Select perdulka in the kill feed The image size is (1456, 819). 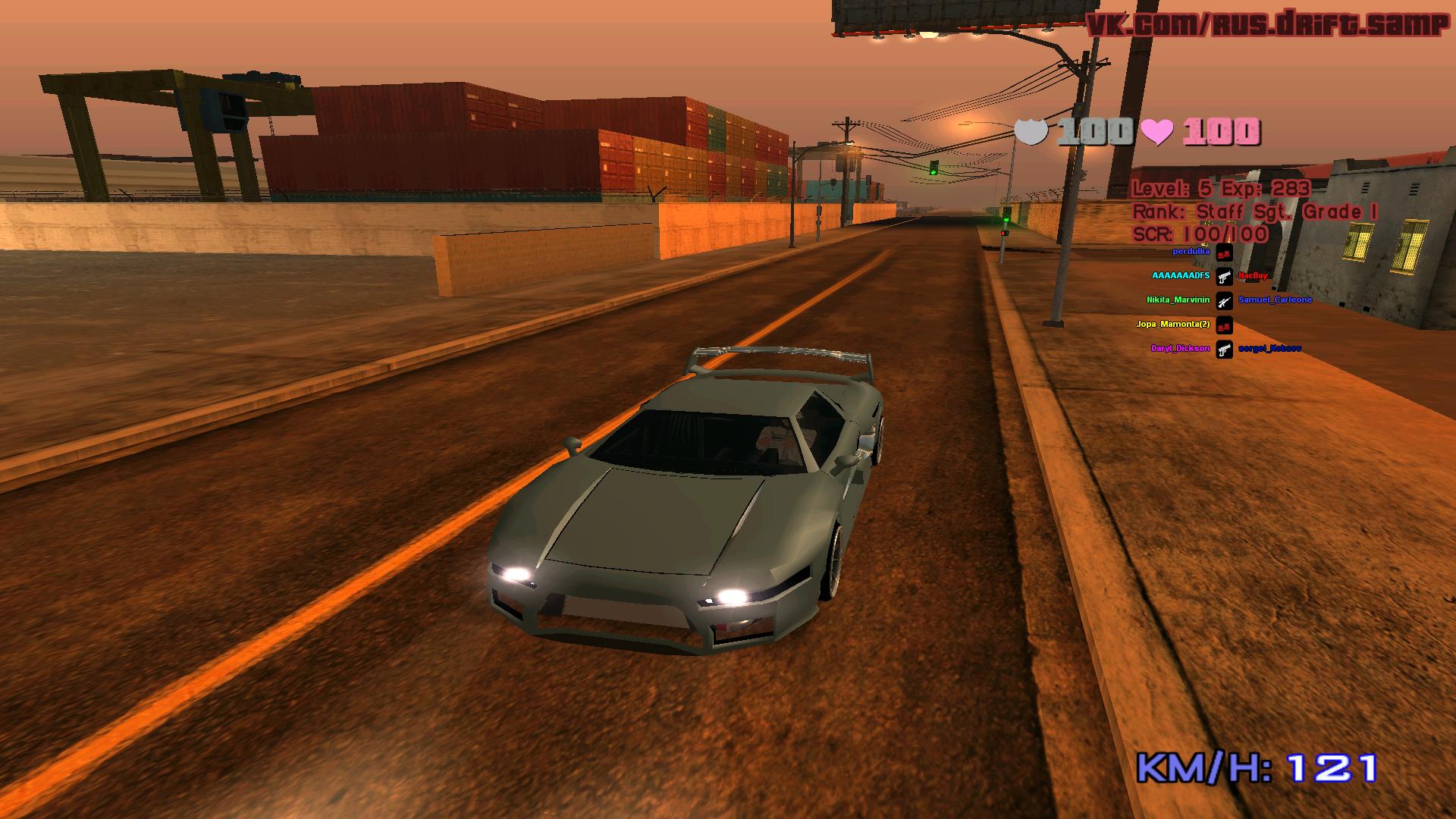1191,251
